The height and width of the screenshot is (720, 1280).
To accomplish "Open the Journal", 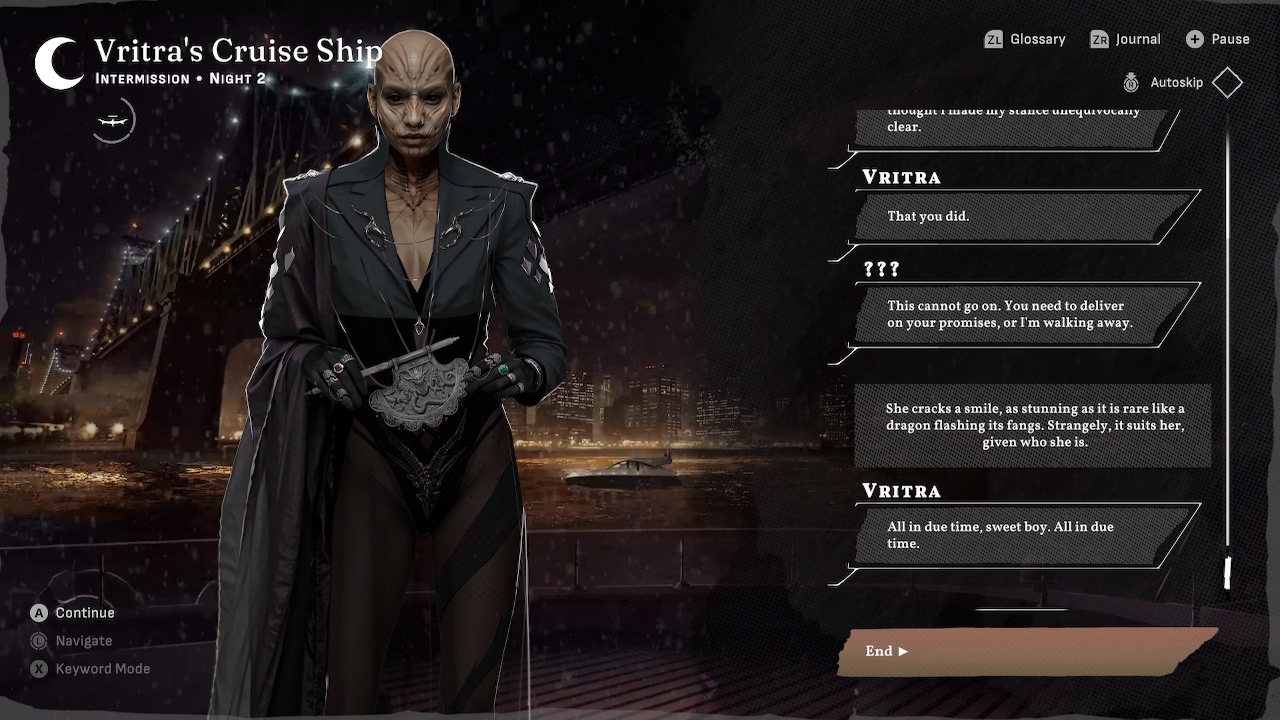I will click(1125, 39).
